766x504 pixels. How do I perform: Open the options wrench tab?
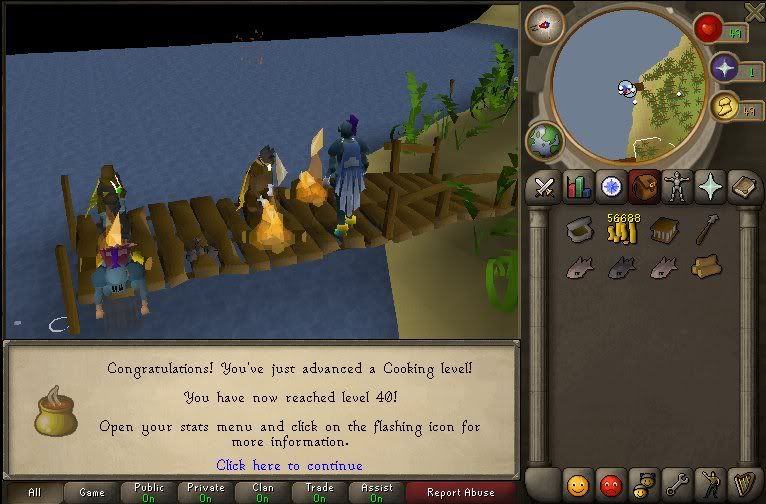tap(677, 486)
